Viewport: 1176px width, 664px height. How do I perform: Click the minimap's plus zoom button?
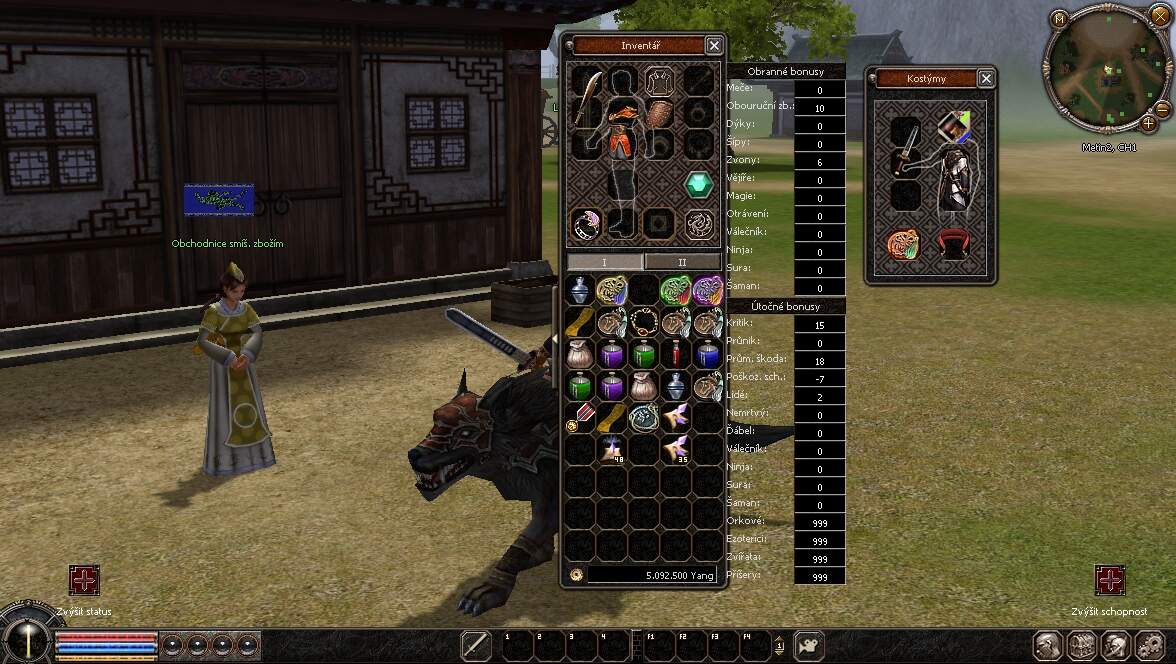coord(1147,123)
